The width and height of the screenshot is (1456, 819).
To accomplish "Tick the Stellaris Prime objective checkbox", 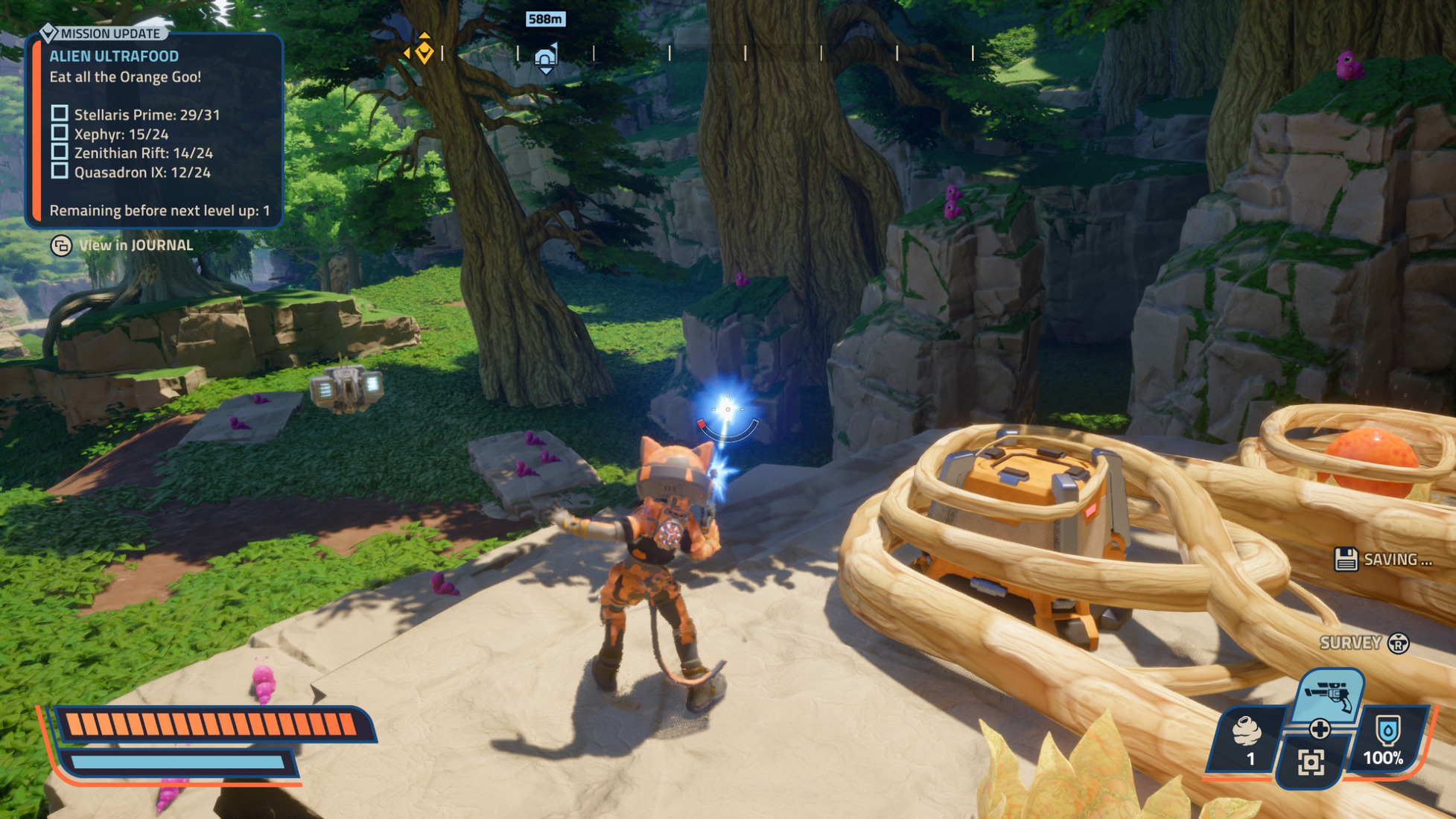I will point(60,114).
